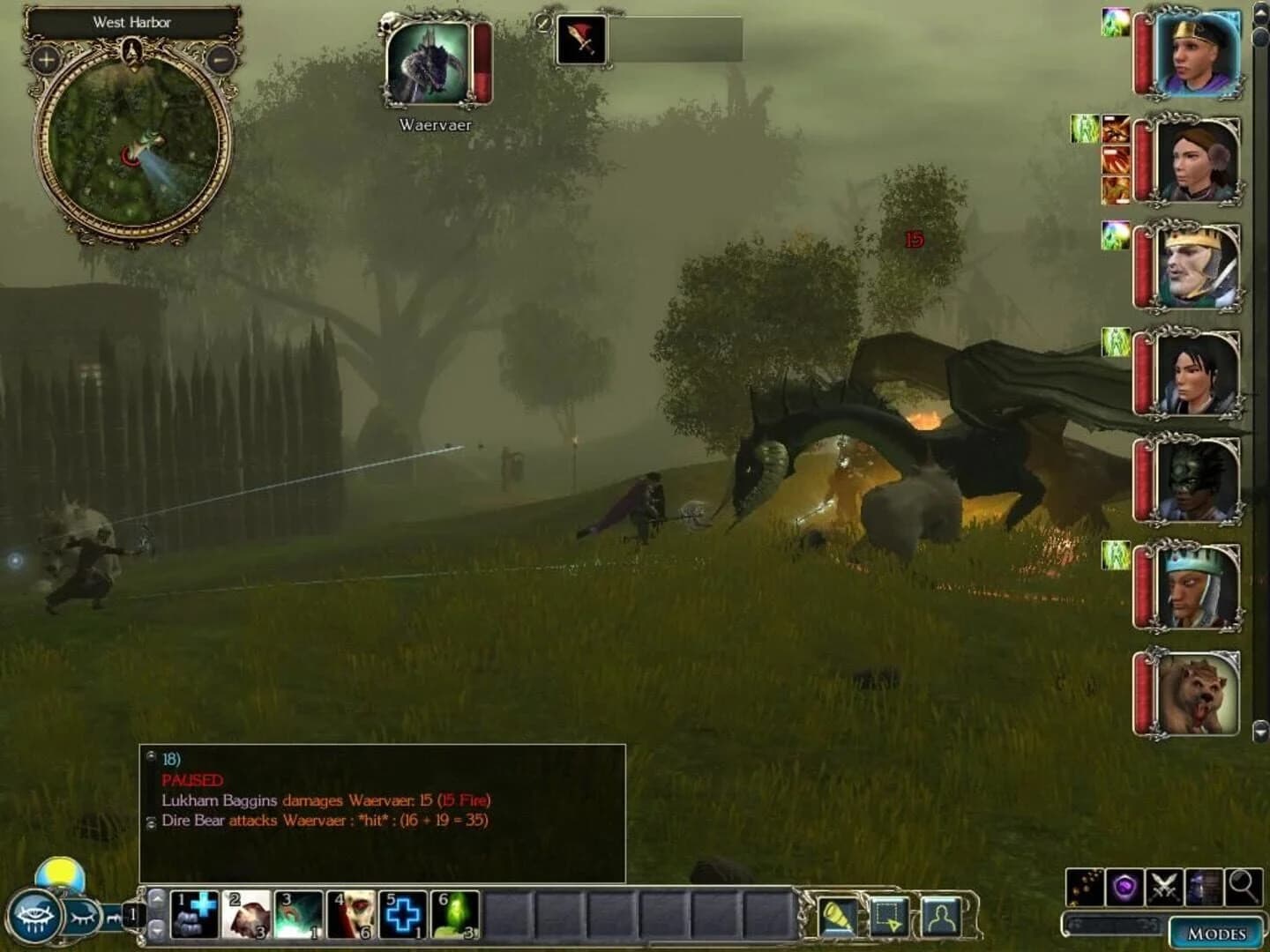Open the spellbook shield icon

click(1124, 888)
